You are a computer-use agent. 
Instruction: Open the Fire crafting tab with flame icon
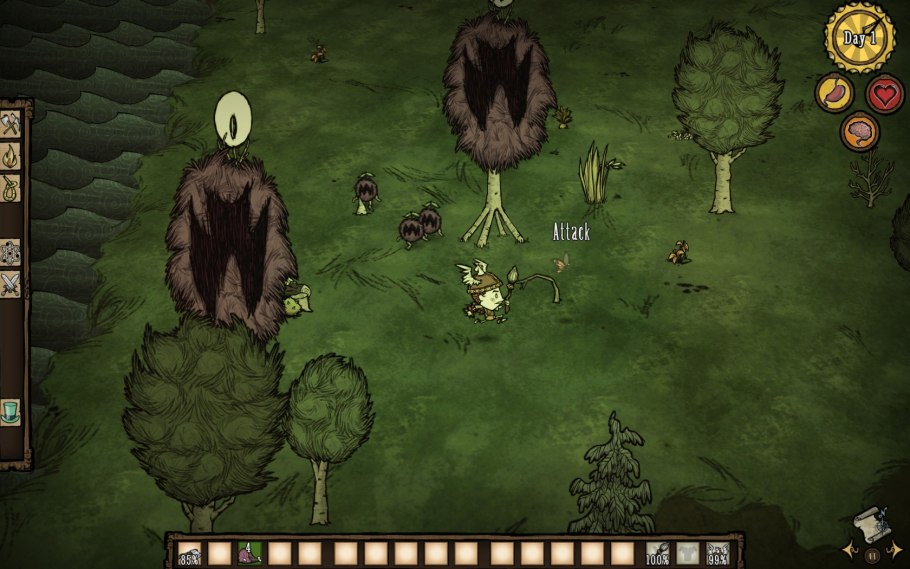tap(11, 155)
